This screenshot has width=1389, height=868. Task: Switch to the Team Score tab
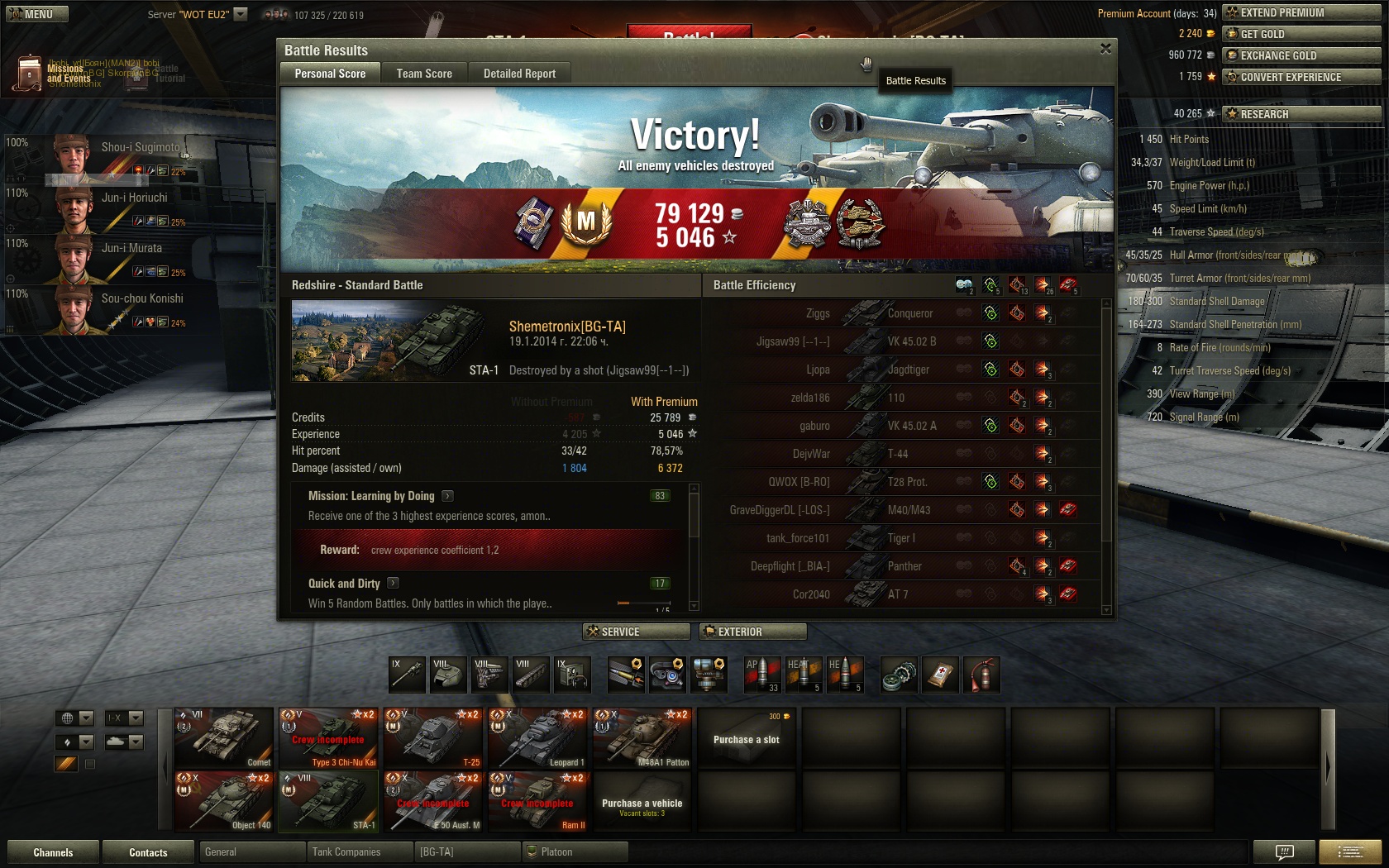(x=424, y=74)
